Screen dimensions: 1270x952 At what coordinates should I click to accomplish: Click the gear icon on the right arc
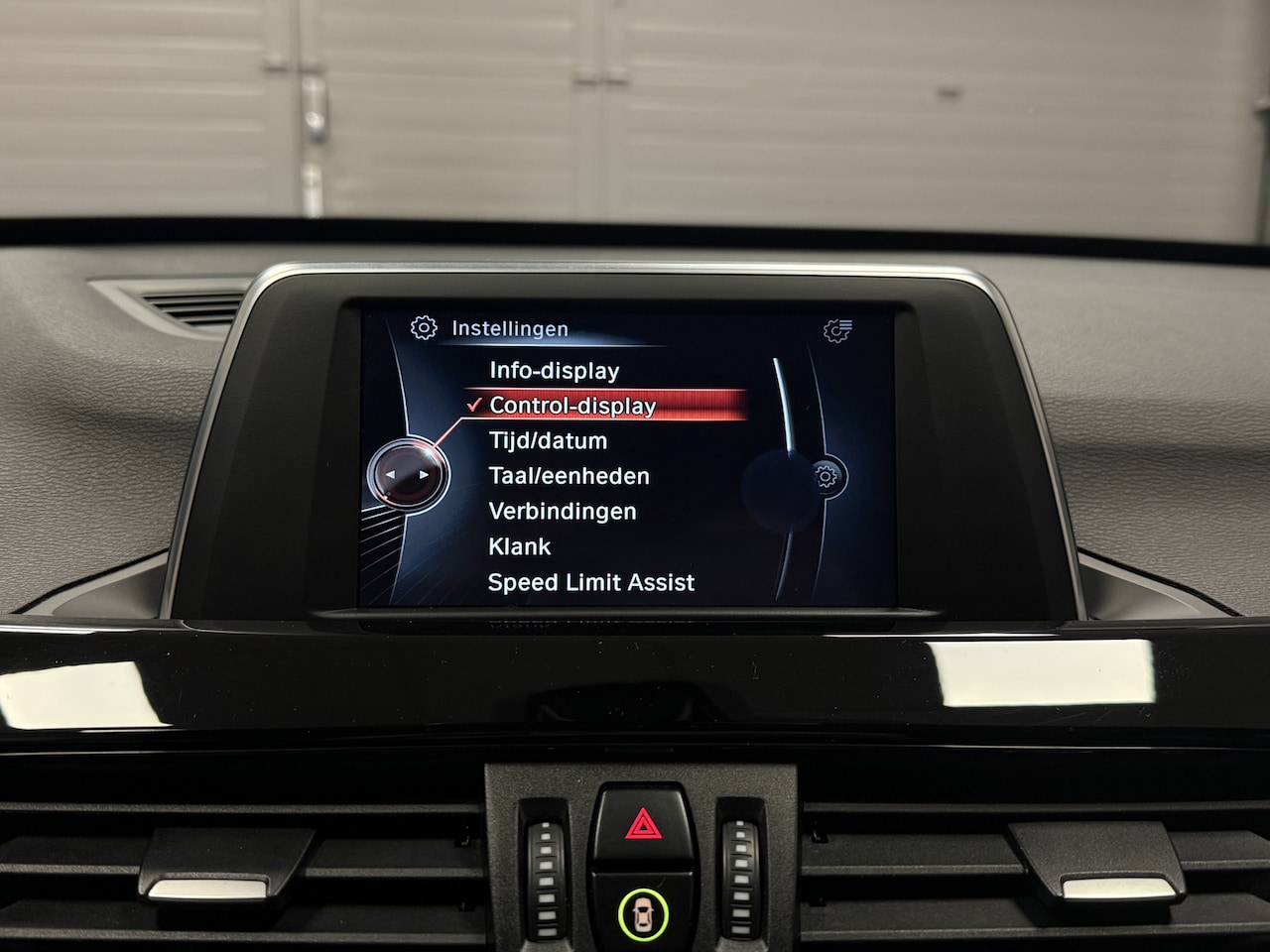tap(825, 477)
